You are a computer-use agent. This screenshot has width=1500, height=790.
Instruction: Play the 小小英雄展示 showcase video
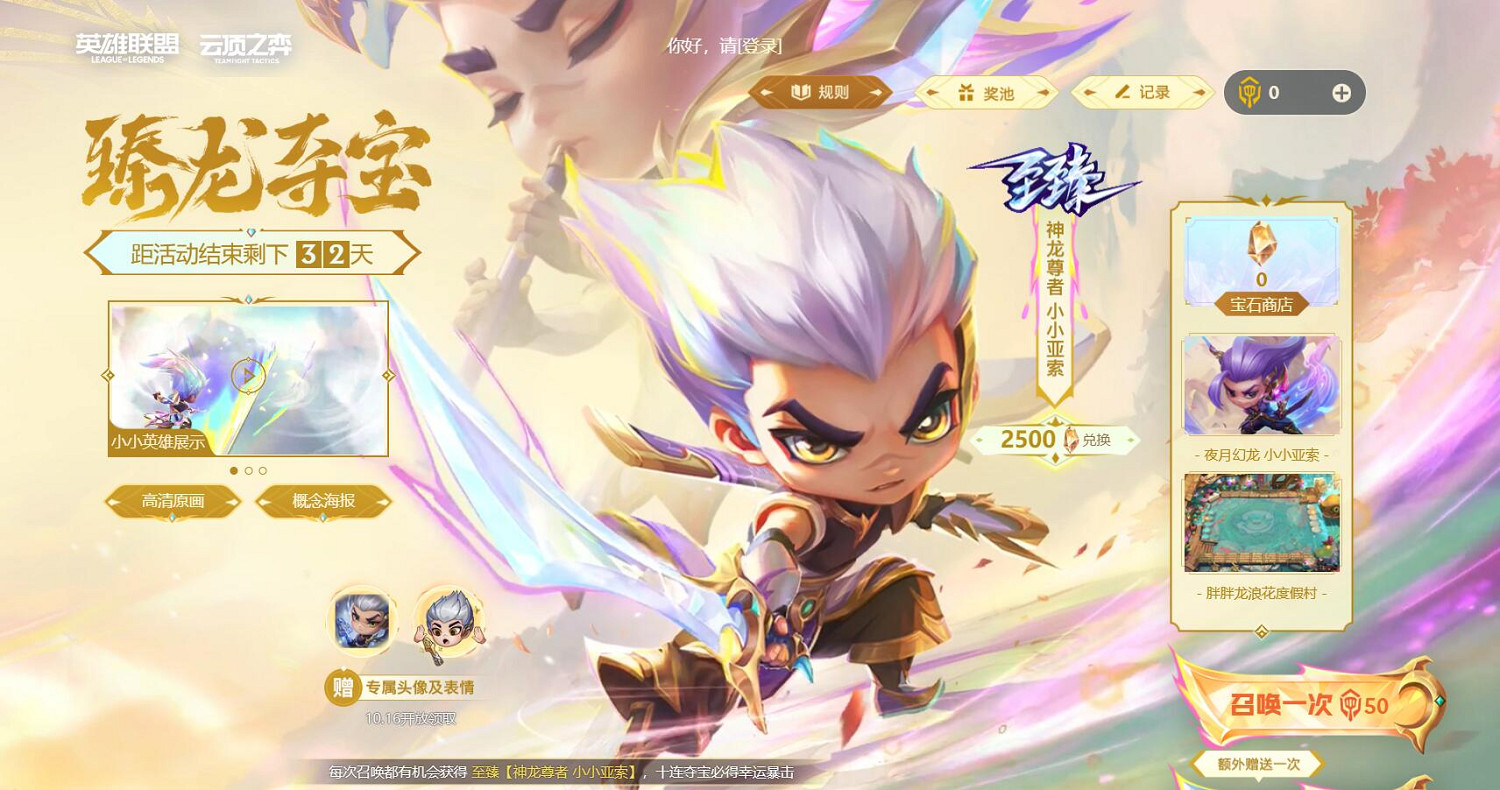(247, 373)
